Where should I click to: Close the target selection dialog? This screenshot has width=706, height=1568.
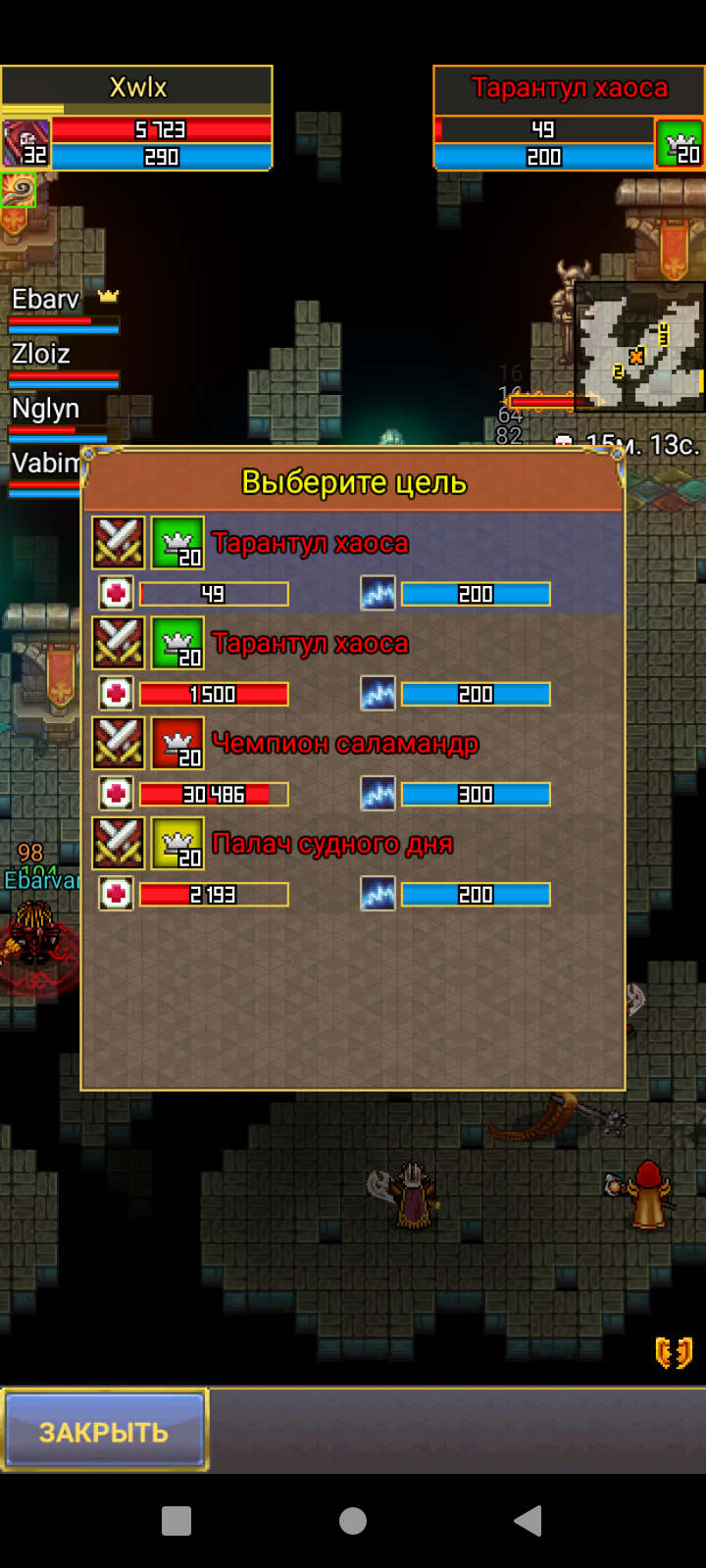click(105, 1430)
